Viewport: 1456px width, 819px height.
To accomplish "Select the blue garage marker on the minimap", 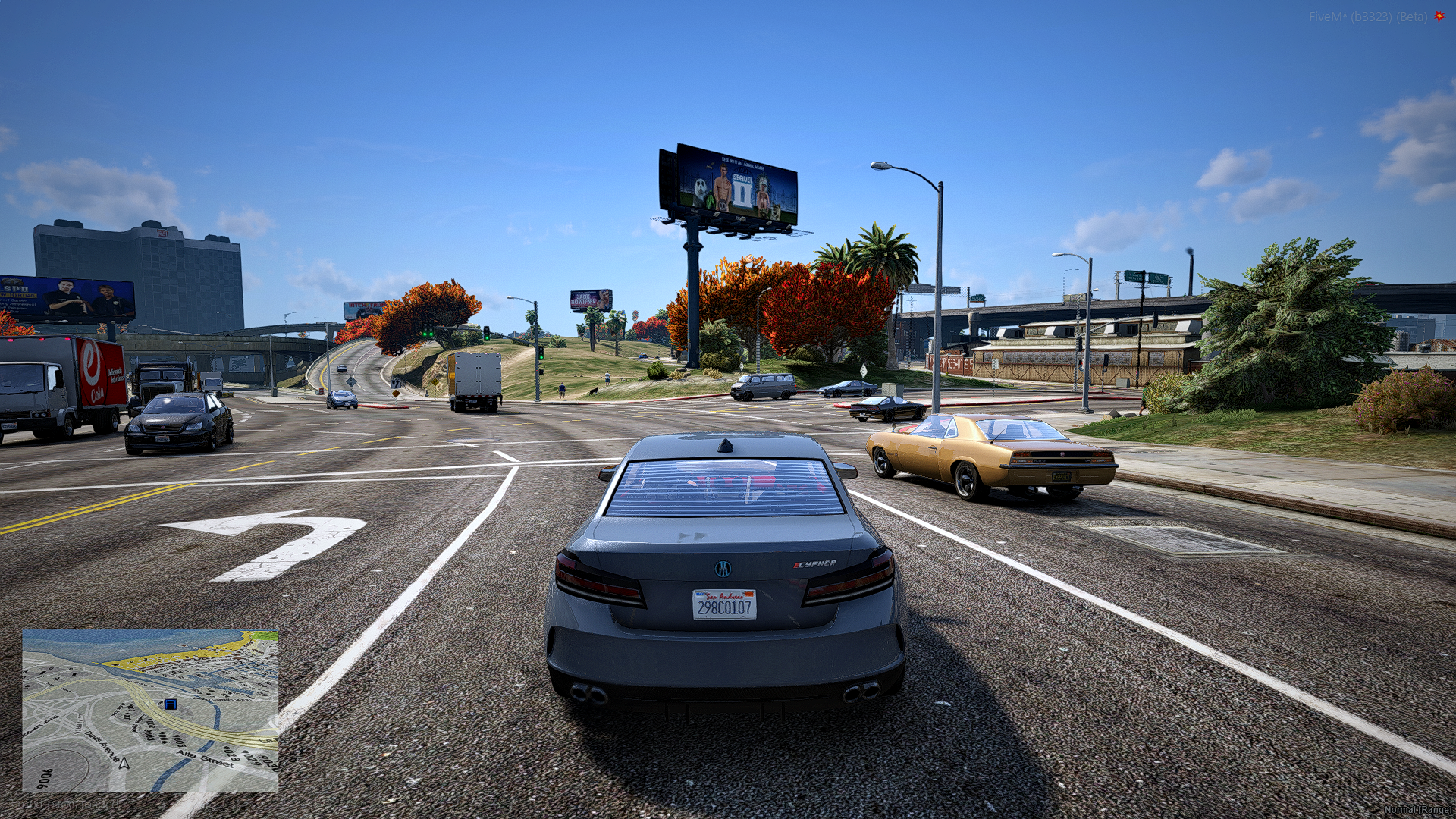I will (x=171, y=704).
